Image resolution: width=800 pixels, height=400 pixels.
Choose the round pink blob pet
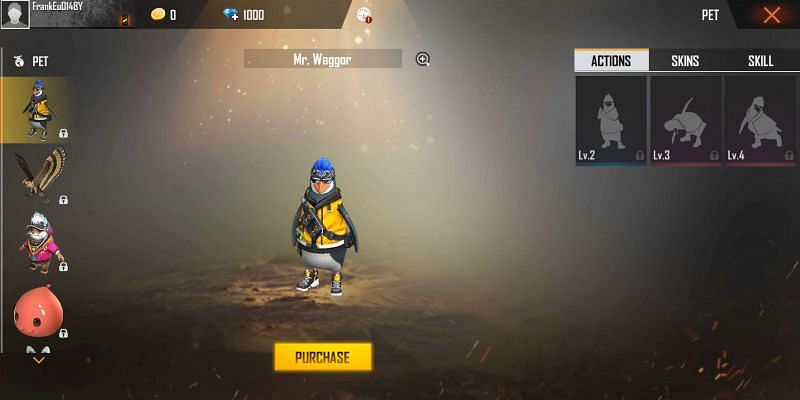coord(37,308)
